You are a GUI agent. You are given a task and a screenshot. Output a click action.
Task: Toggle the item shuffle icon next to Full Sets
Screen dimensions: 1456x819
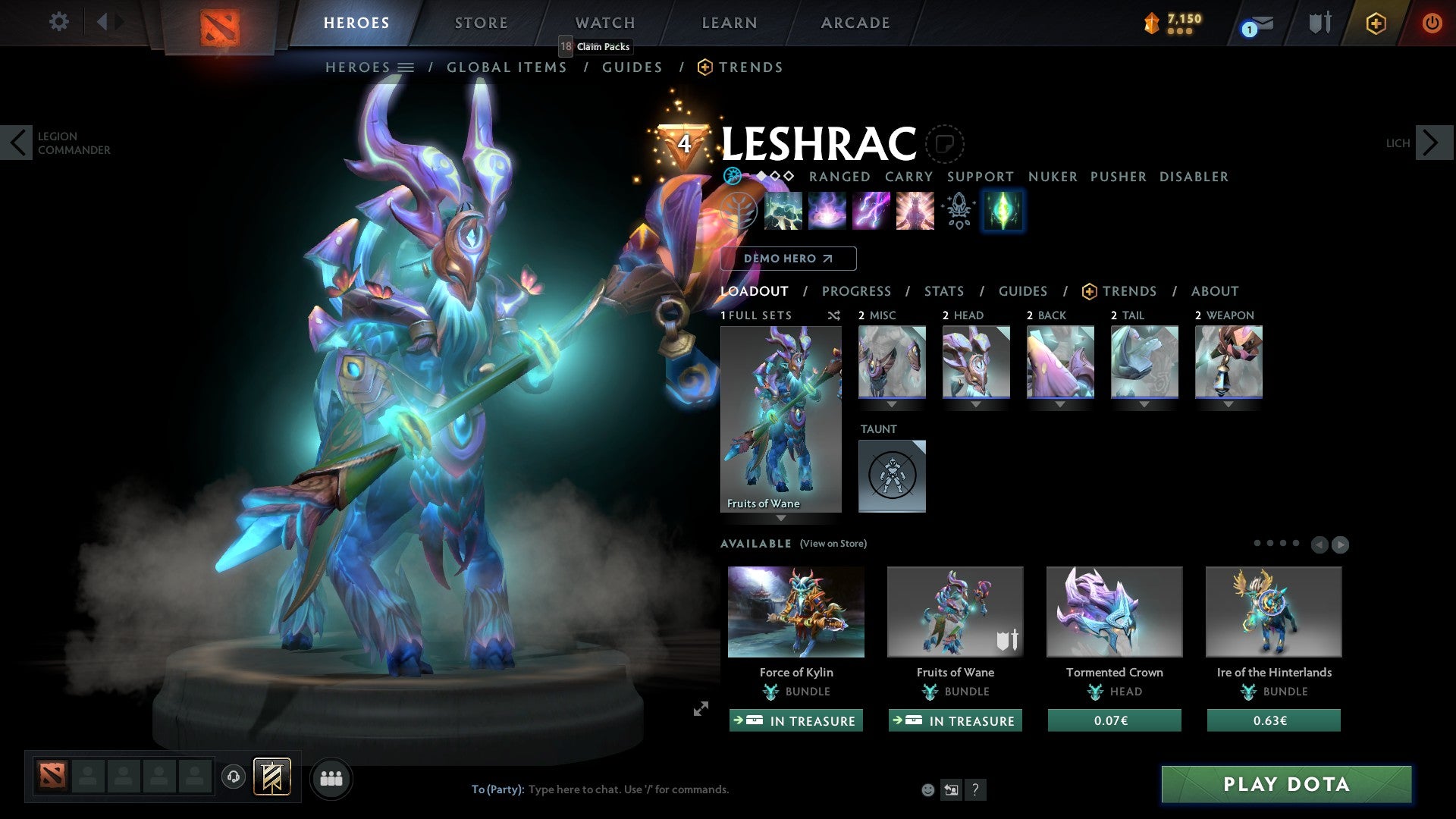[x=833, y=315]
